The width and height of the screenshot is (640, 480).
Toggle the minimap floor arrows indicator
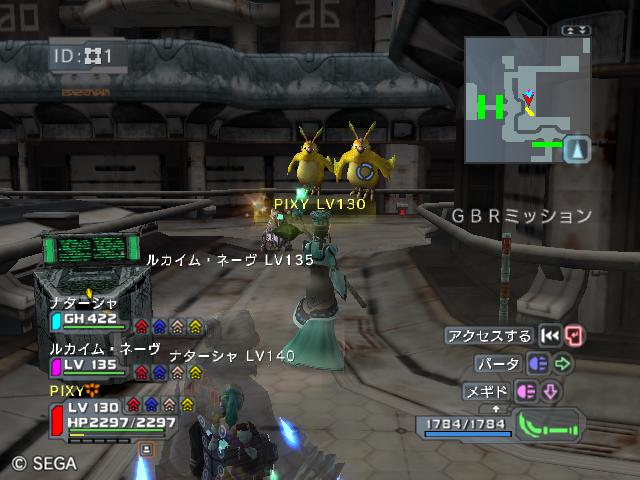(577, 31)
